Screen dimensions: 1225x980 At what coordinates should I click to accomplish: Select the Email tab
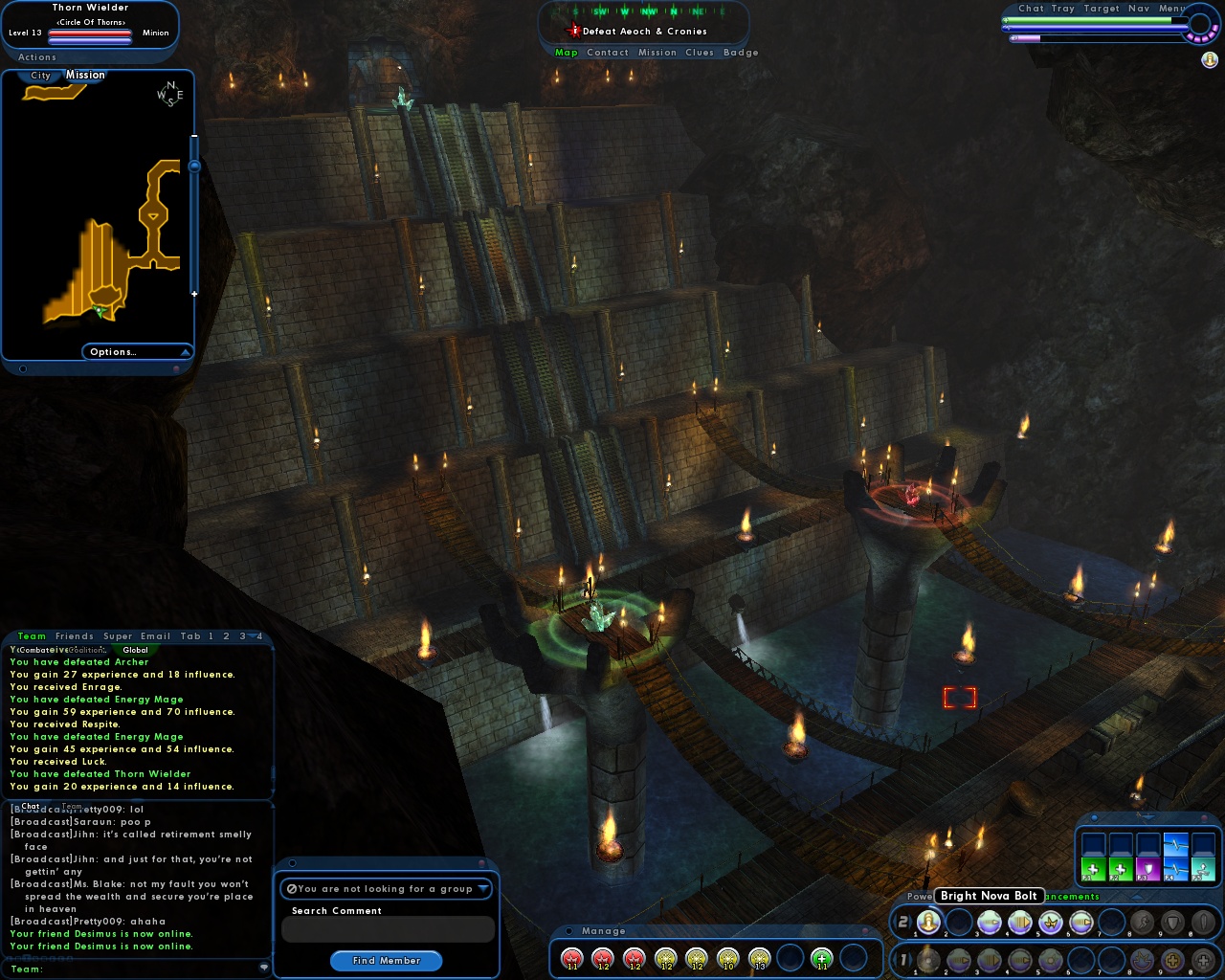[x=155, y=635]
